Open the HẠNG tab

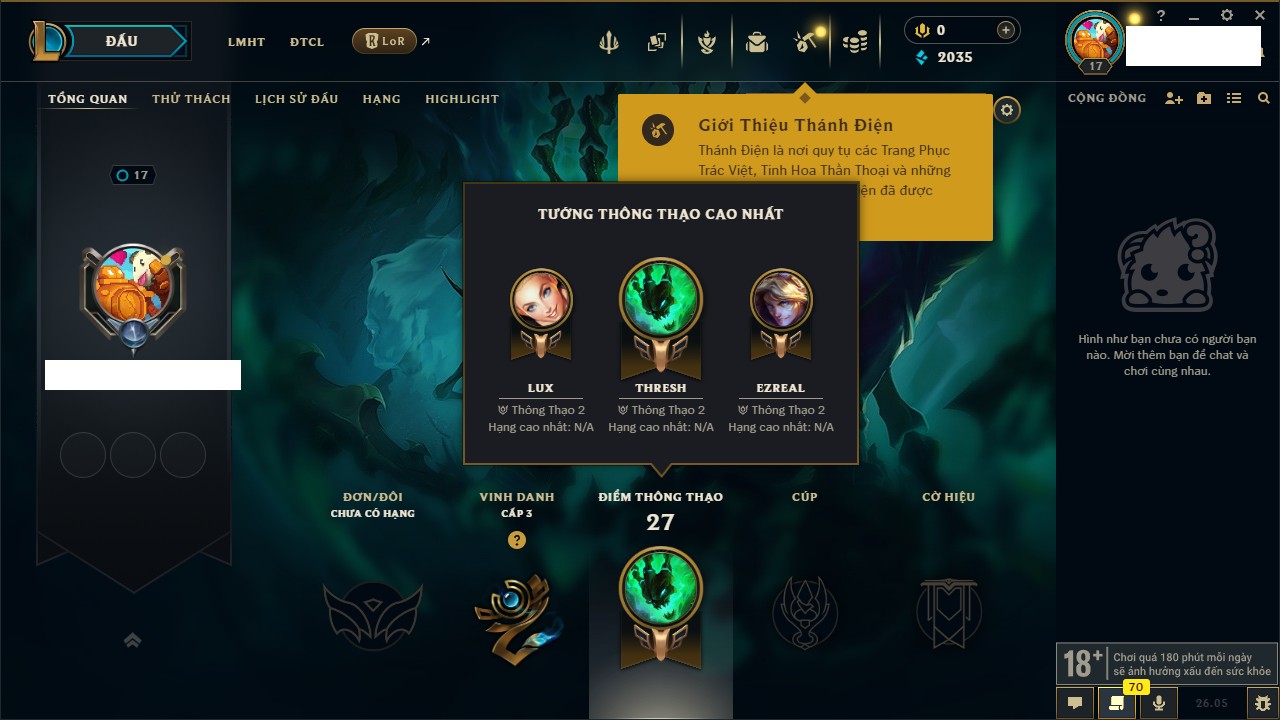[x=381, y=99]
